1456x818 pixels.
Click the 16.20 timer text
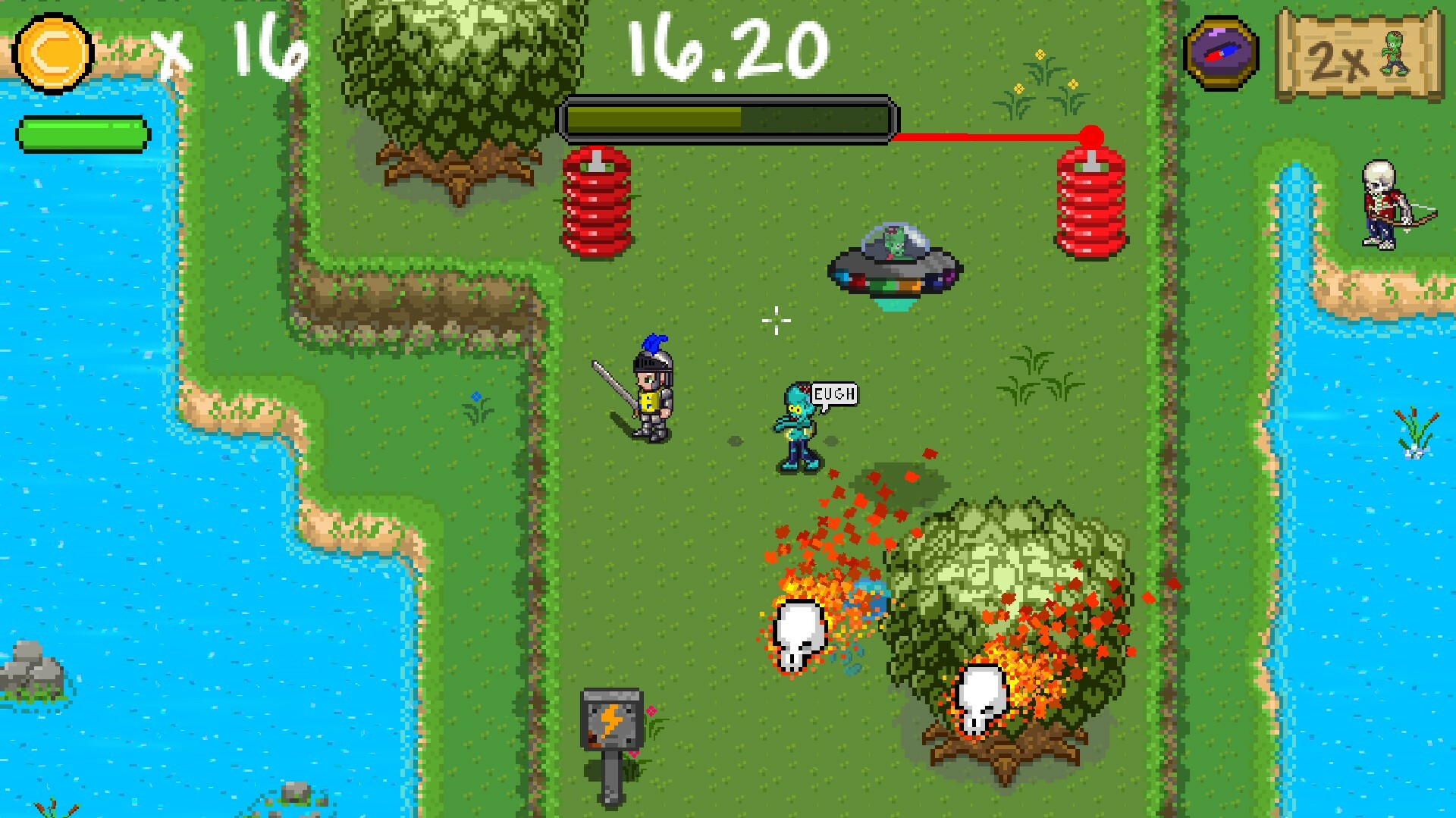(x=724, y=49)
